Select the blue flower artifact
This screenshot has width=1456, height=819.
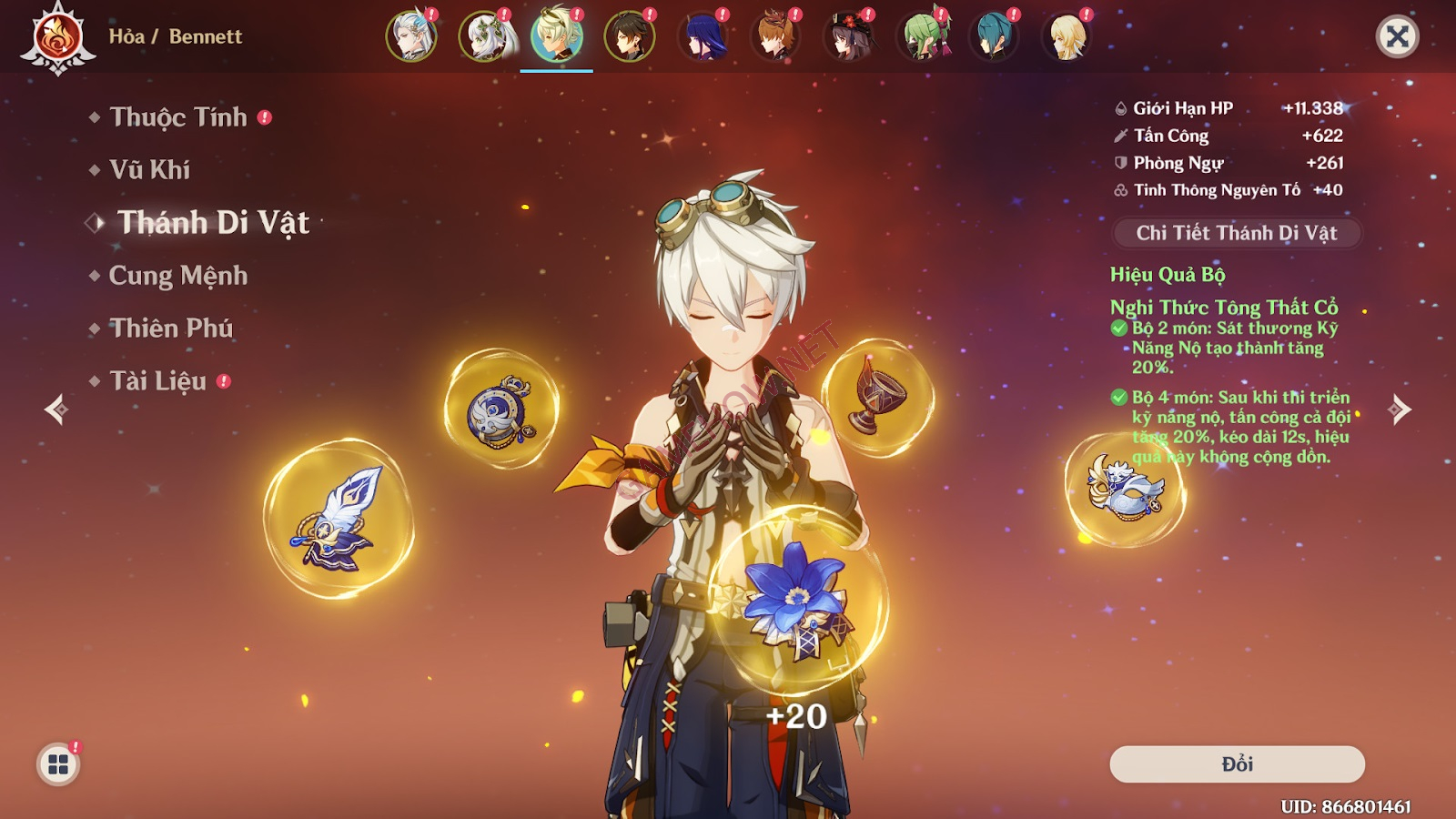(797, 597)
